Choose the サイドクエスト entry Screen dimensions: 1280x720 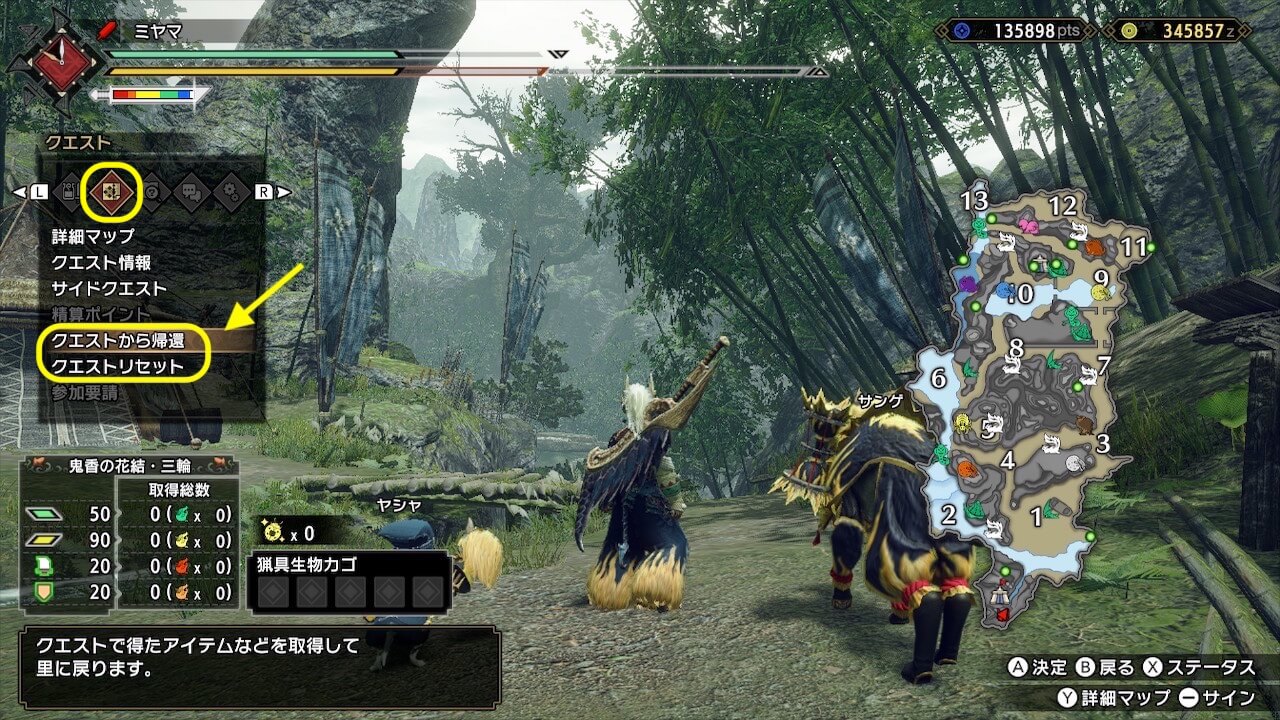(x=109, y=289)
